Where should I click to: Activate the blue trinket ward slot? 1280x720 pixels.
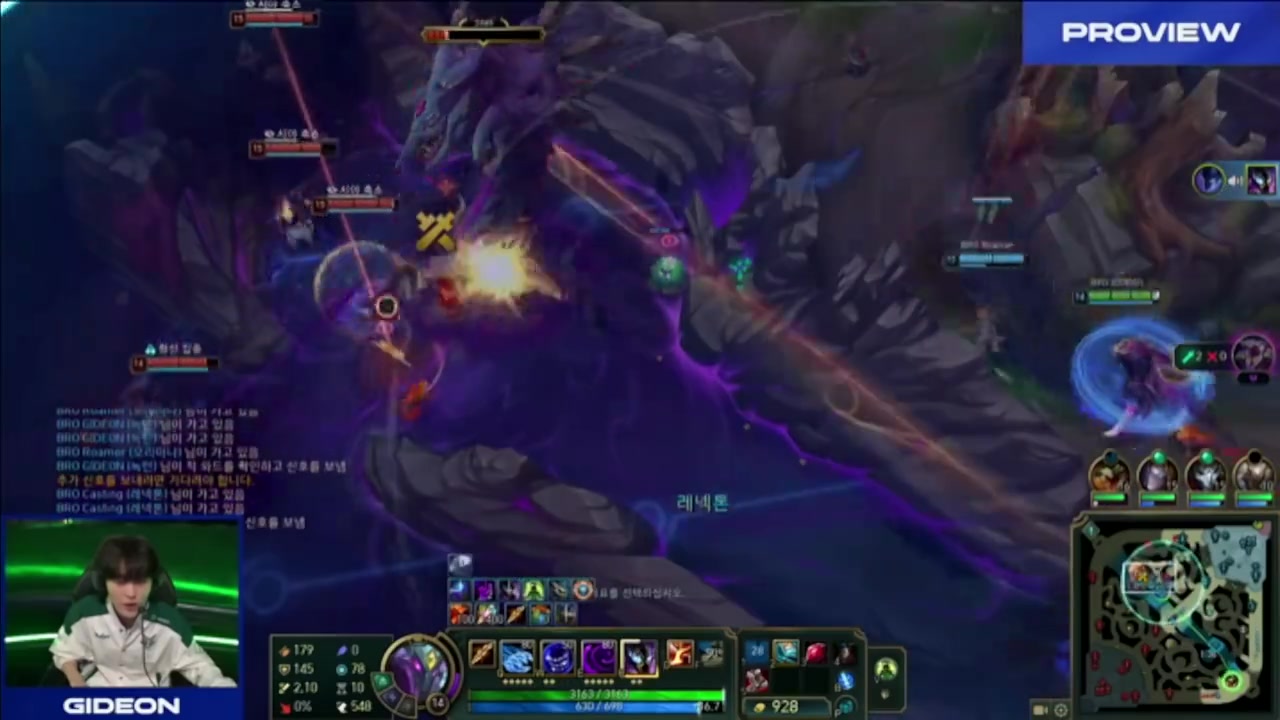(x=846, y=680)
